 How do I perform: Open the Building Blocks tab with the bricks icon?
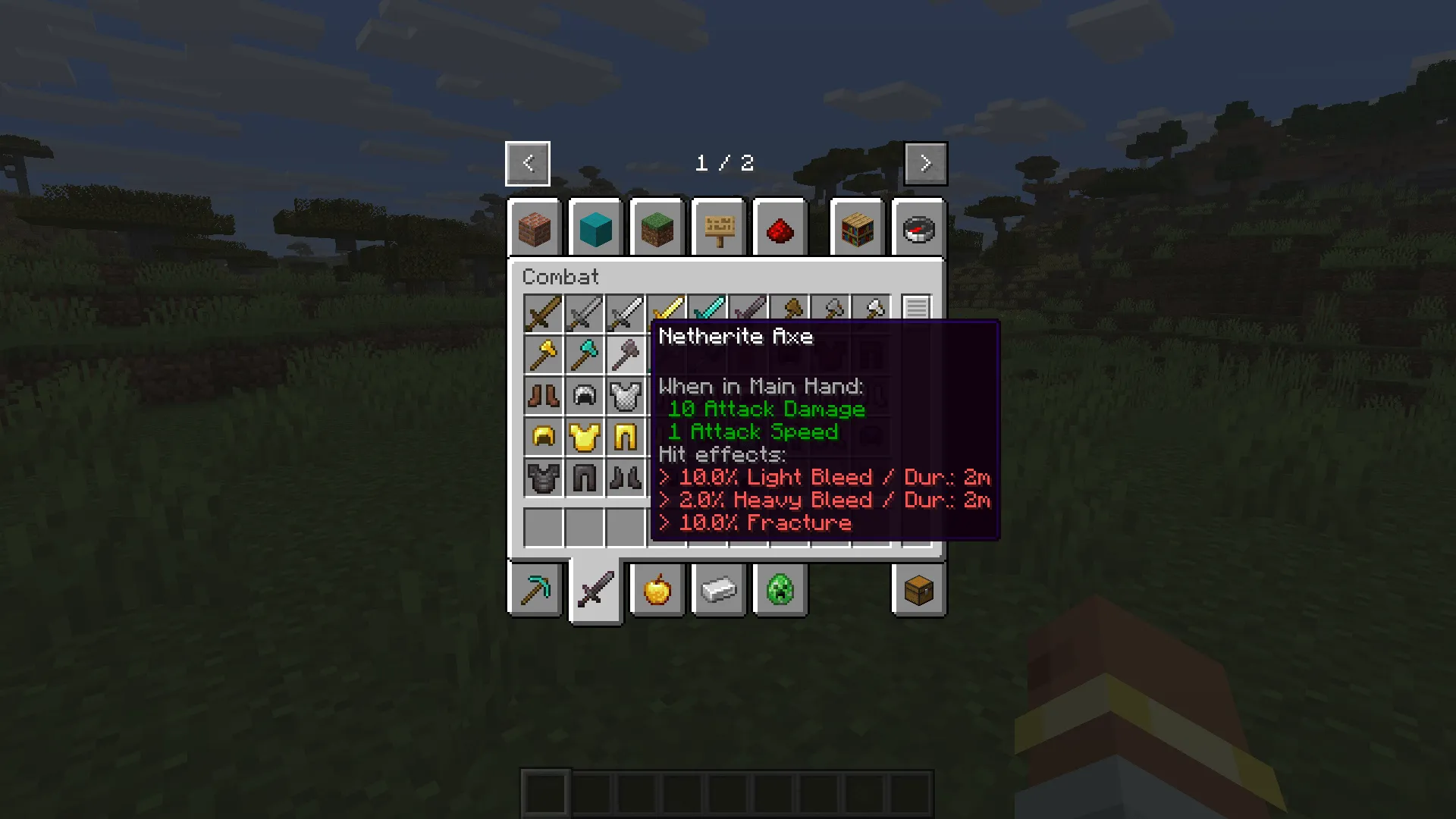(x=533, y=229)
